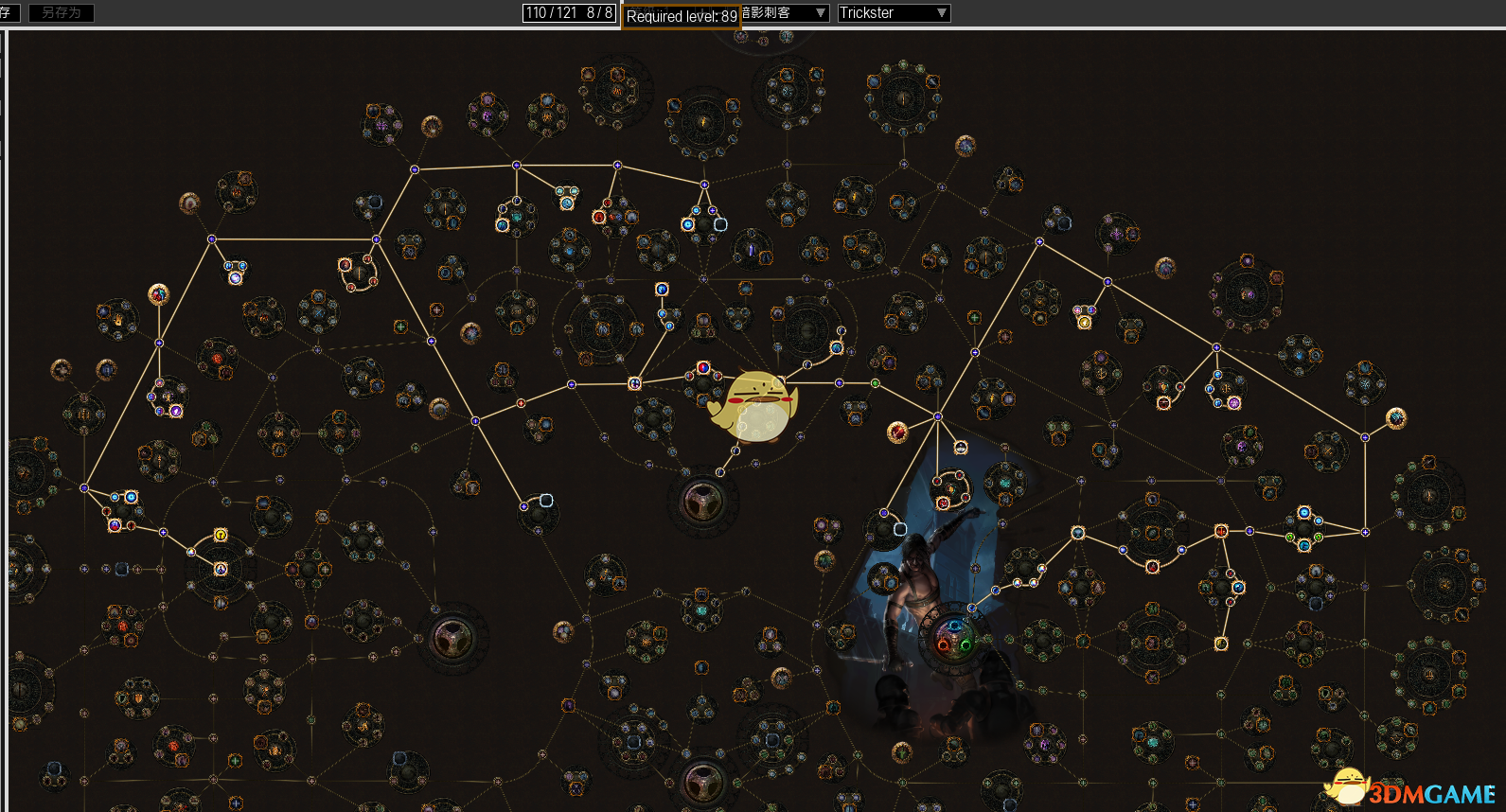Select the jewel socket beneath the yellow chick
Viewport: 1506px width, 812px height.
point(702,501)
